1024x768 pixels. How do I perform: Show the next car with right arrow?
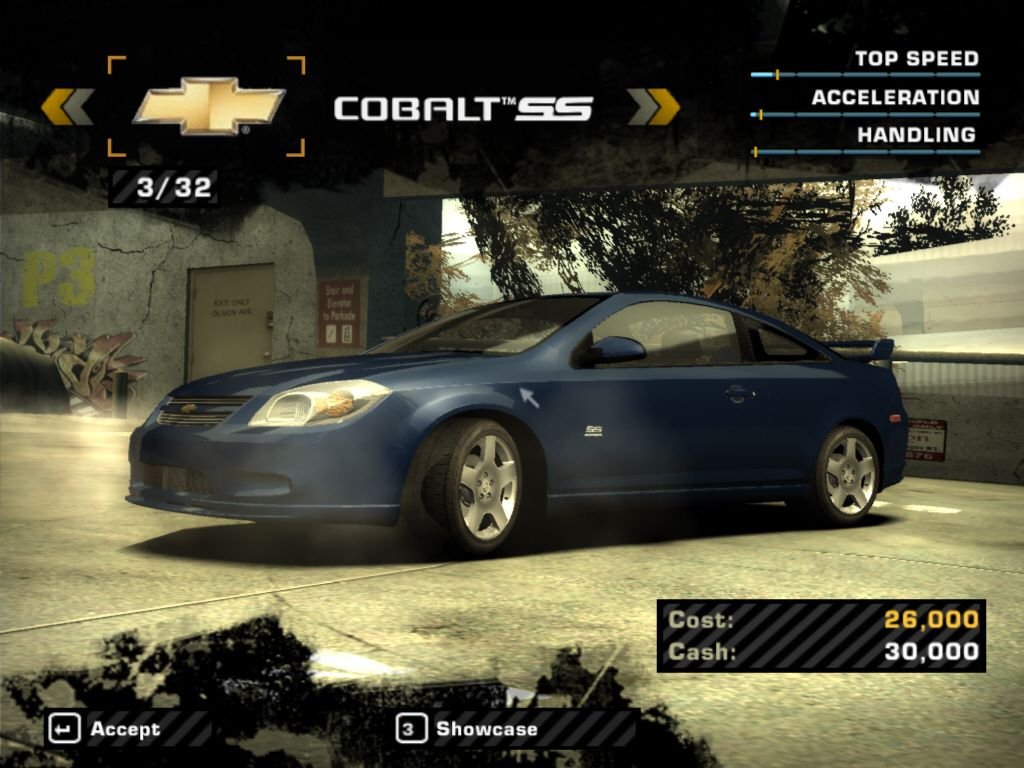coord(653,107)
